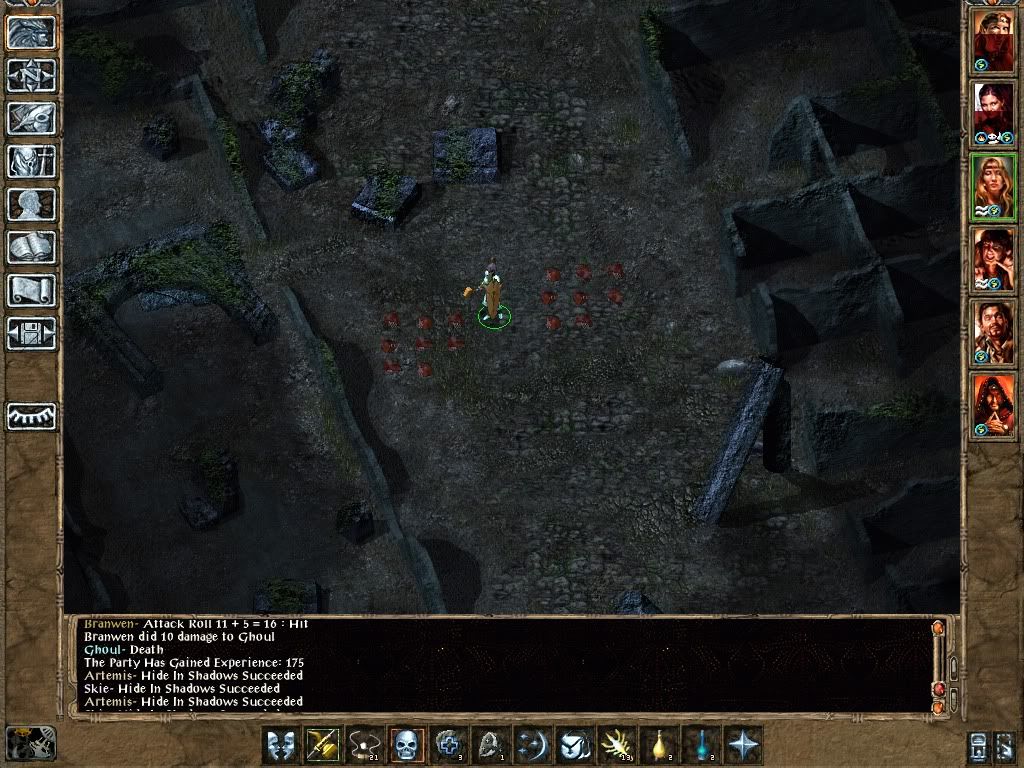Open the character record silhouette button
The width and height of the screenshot is (1024, 768).
[x=31, y=204]
